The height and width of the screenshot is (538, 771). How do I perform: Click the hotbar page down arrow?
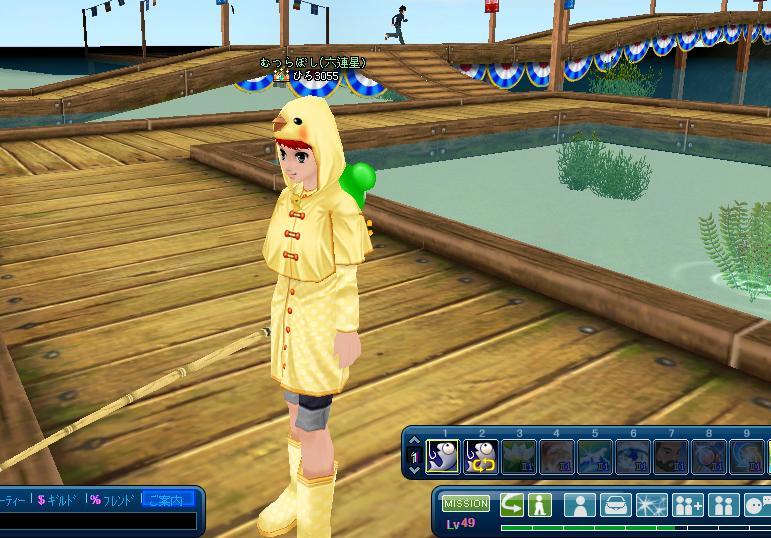click(x=415, y=469)
